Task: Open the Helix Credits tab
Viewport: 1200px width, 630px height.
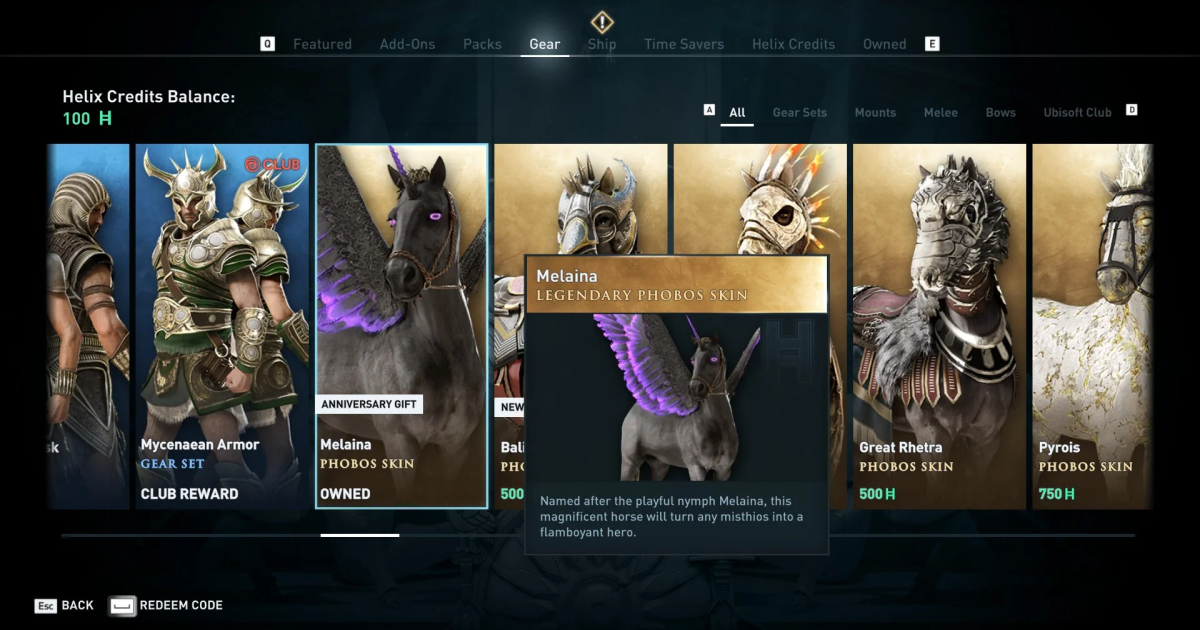Action: point(793,44)
